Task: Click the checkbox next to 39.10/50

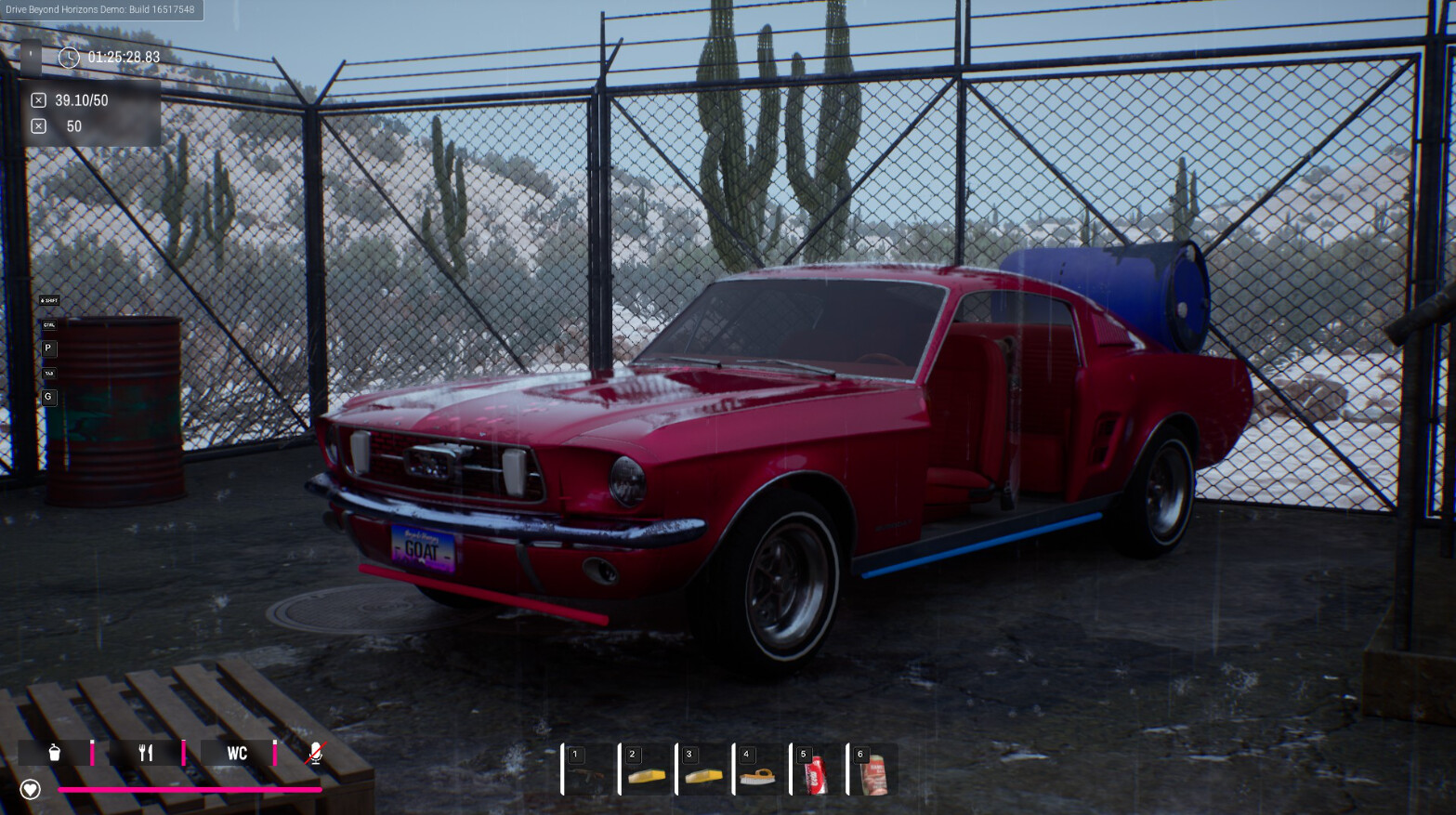Action: coord(38,100)
